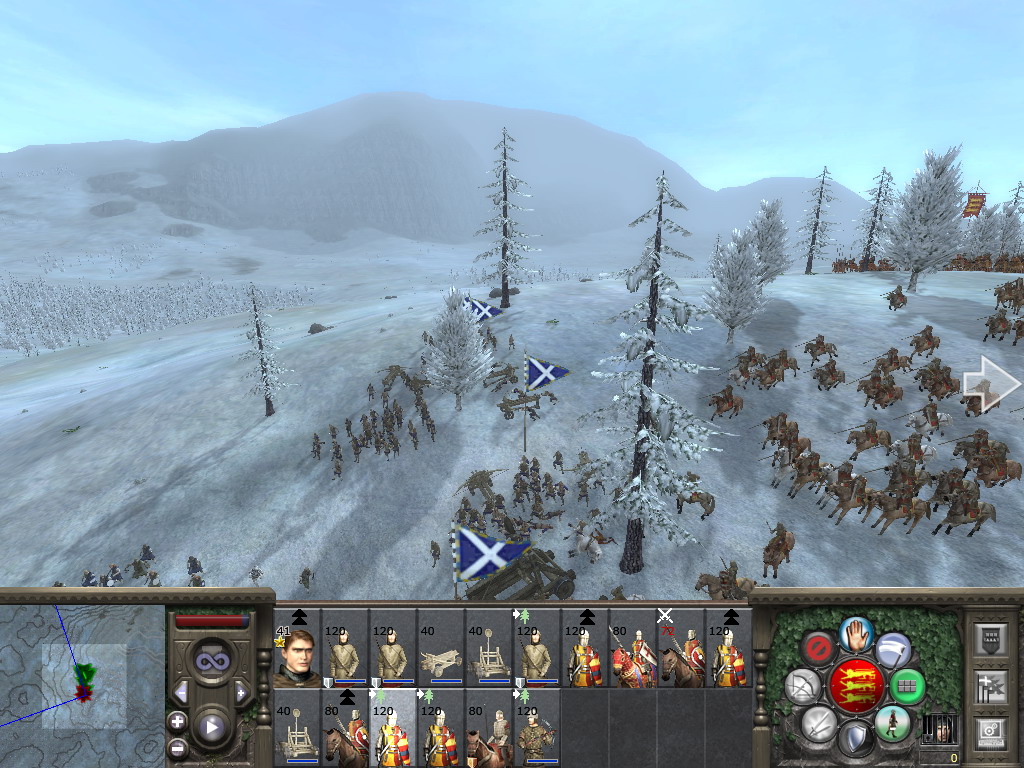
Task: Toggle the bow fire-at-will button
Action: click(803, 687)
